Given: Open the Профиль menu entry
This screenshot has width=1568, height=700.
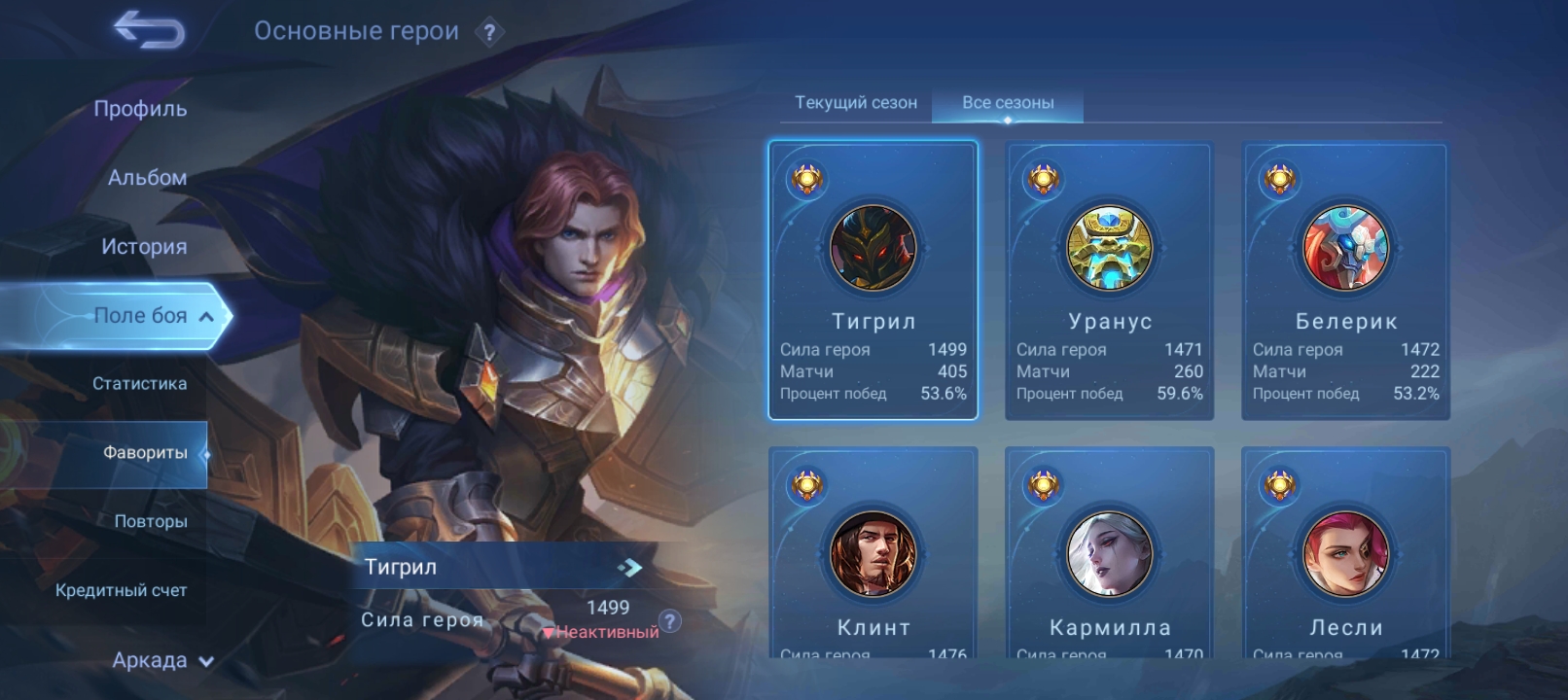Looking at the screenshot, I should pyautogui.click(x=140, y=109).
